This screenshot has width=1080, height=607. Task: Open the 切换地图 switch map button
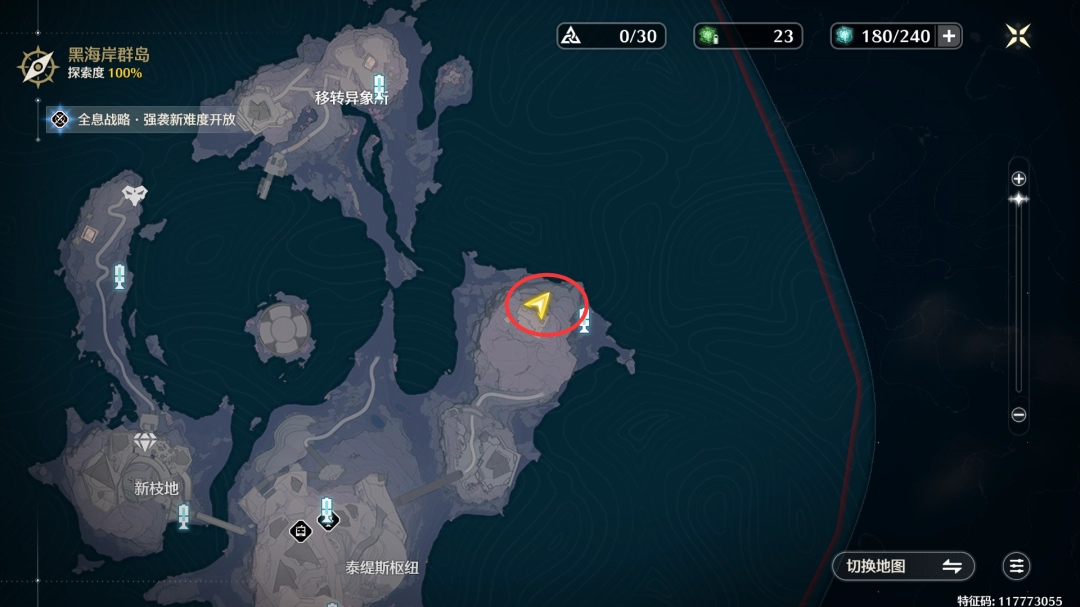pyautogui.click(x=903, y=566)
